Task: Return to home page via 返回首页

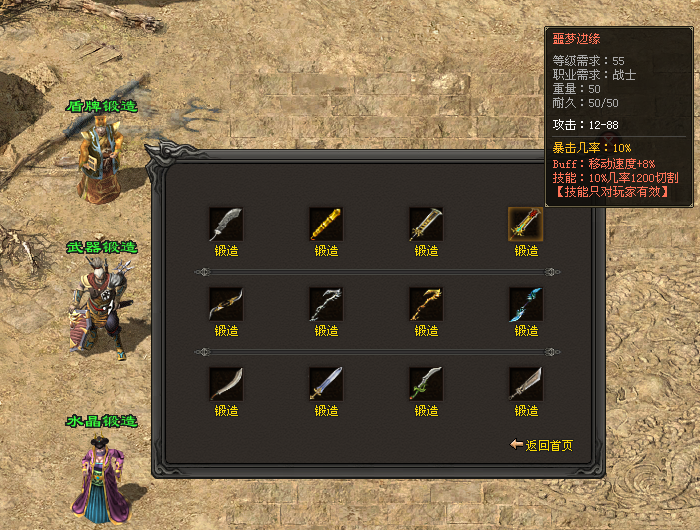Action: click(x=543, y=446)
